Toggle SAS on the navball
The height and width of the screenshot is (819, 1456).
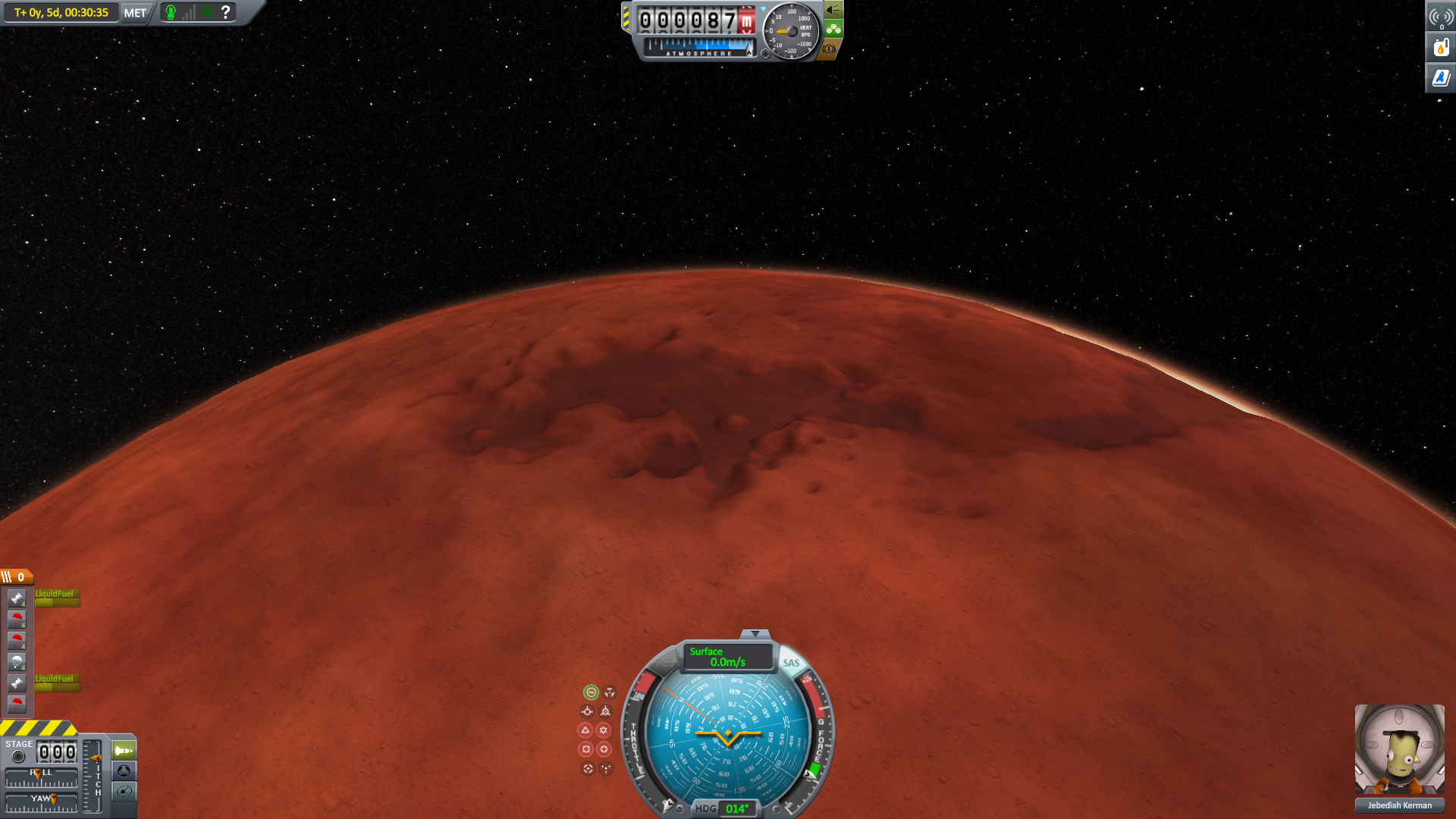click(x=791, y=663)
